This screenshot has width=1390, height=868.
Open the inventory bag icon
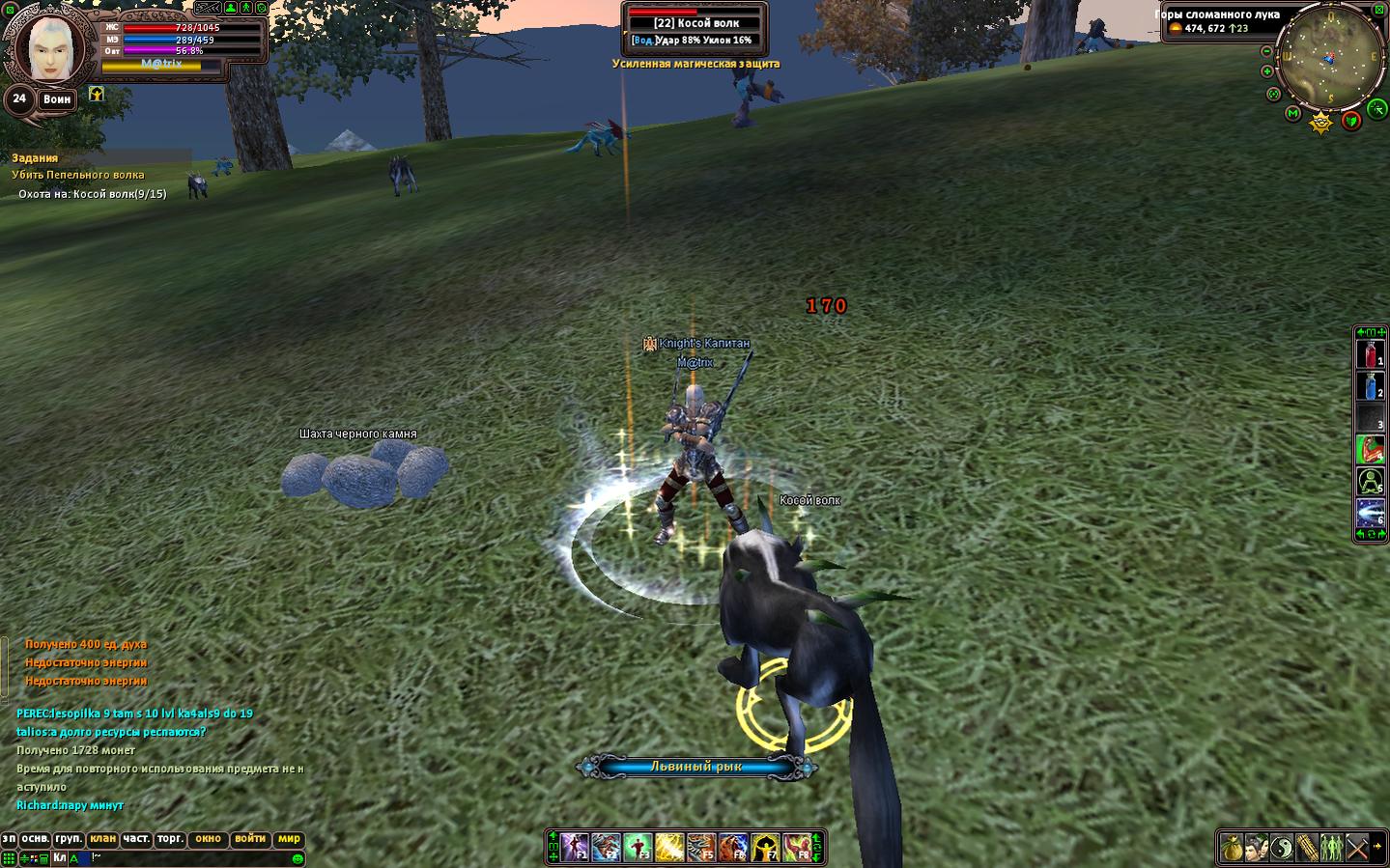coord(1231,849)
